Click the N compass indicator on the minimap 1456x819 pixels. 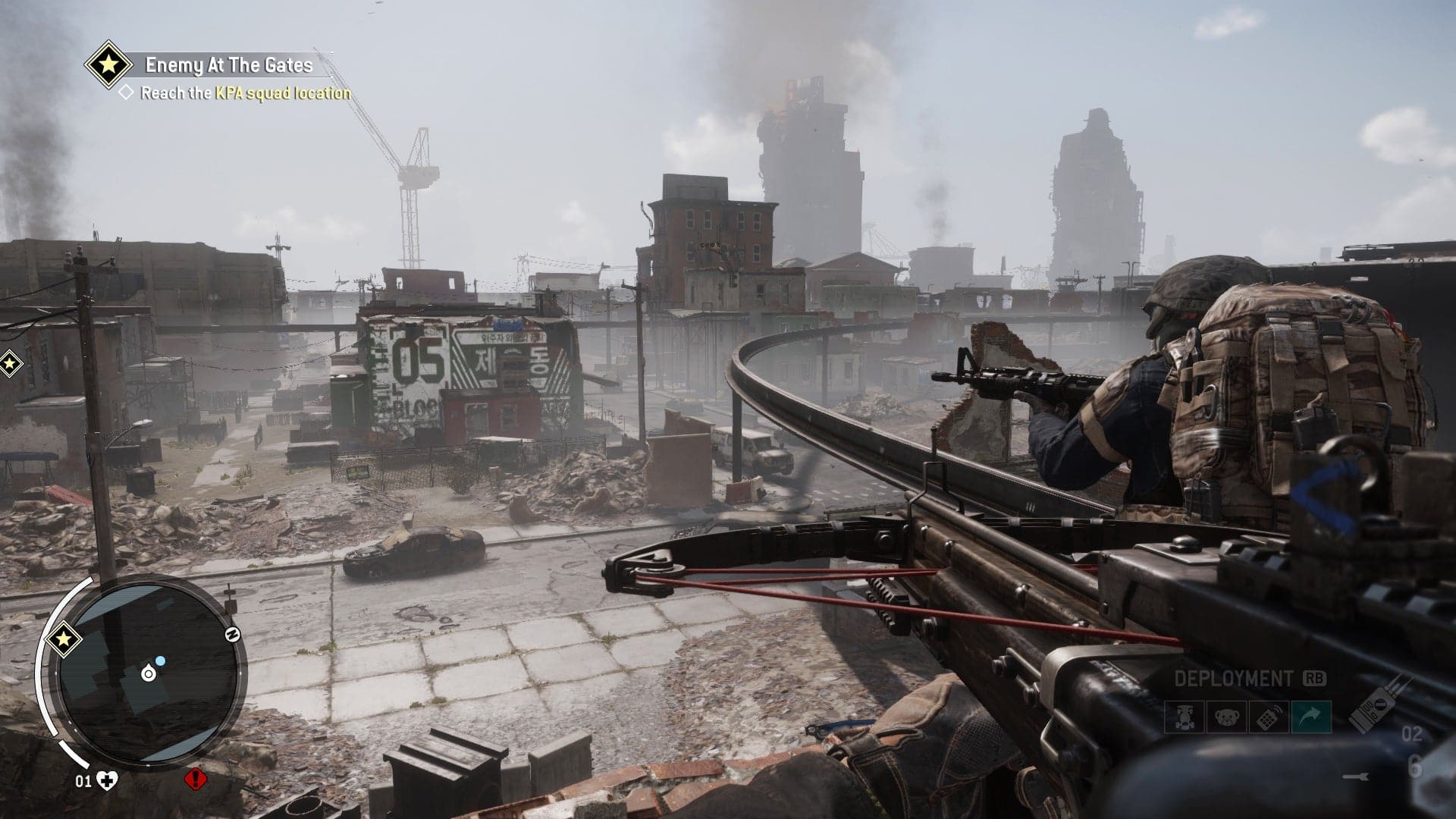point(232,634)
